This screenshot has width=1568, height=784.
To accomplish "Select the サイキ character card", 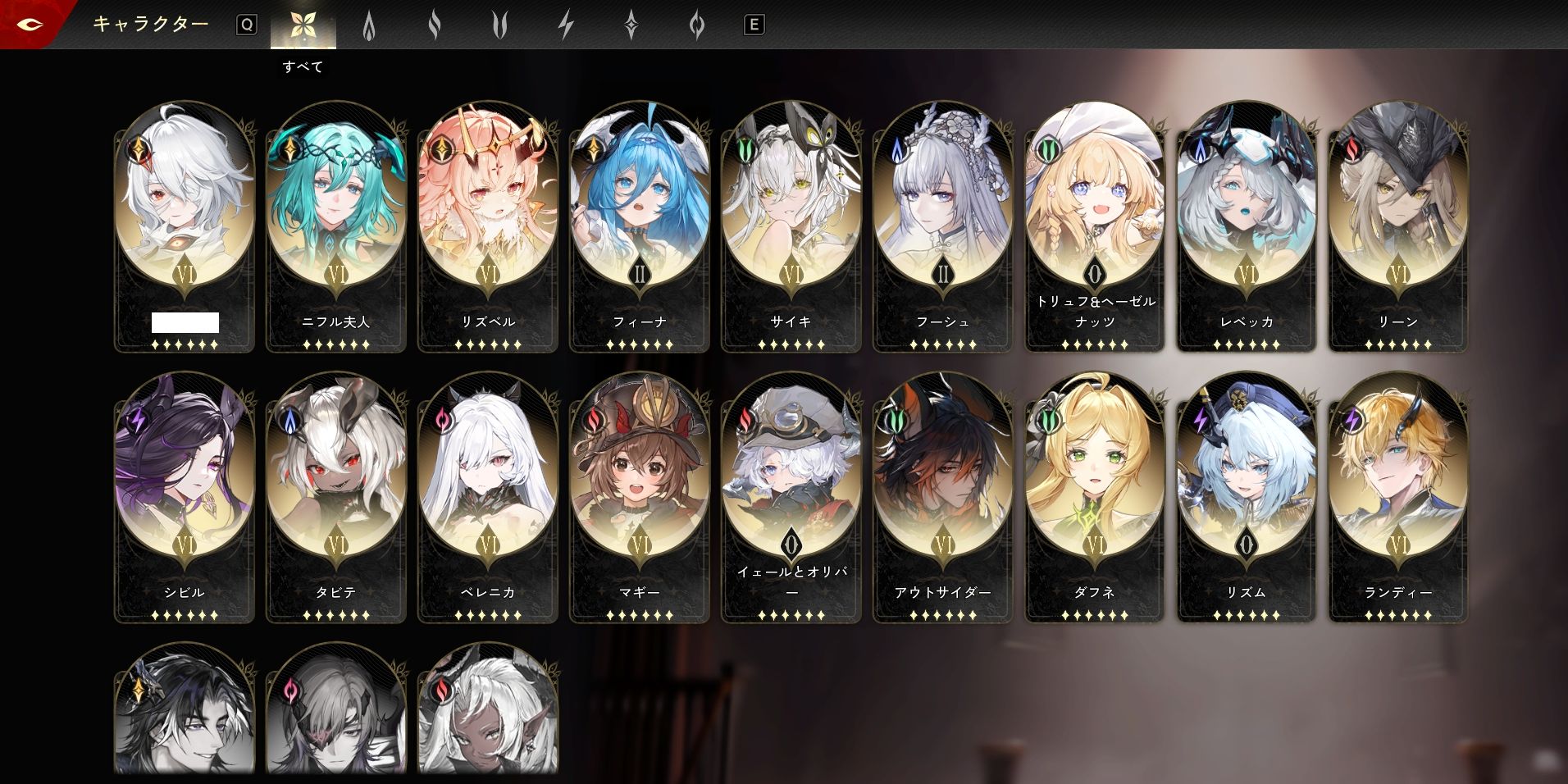I will point(791,226).
